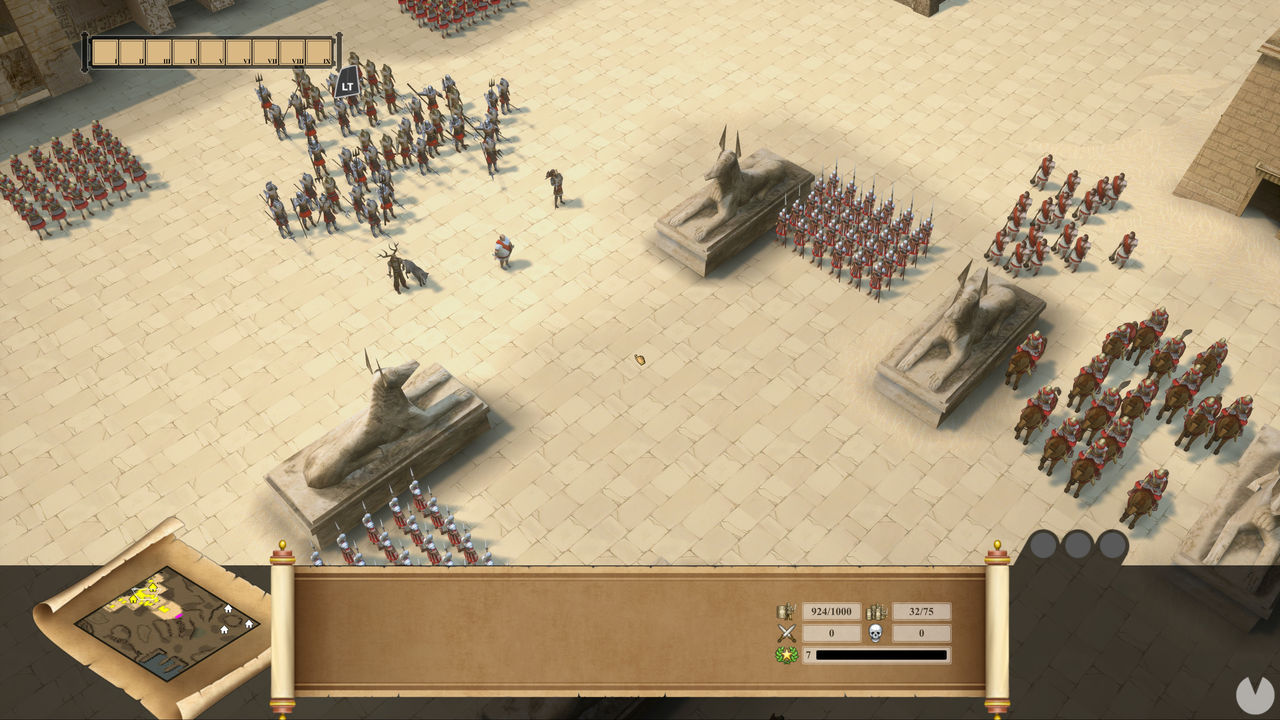Click the rank 7 experience progress bar
This screenshot has width=1280, height=720.
coord(880,654)
